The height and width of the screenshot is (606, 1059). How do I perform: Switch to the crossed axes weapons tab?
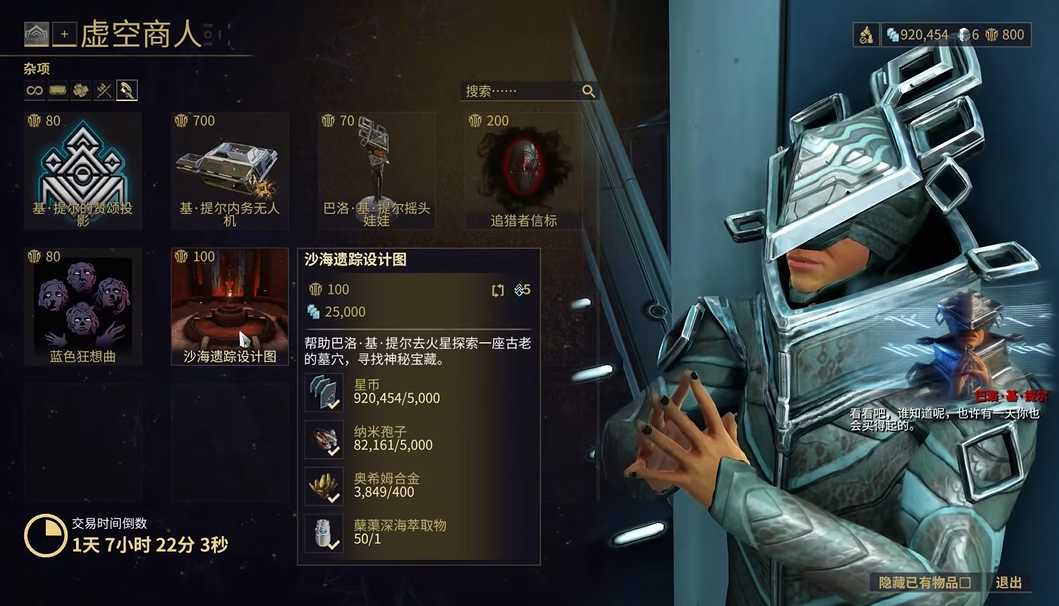pyautogui.click(x=104, y=91)
